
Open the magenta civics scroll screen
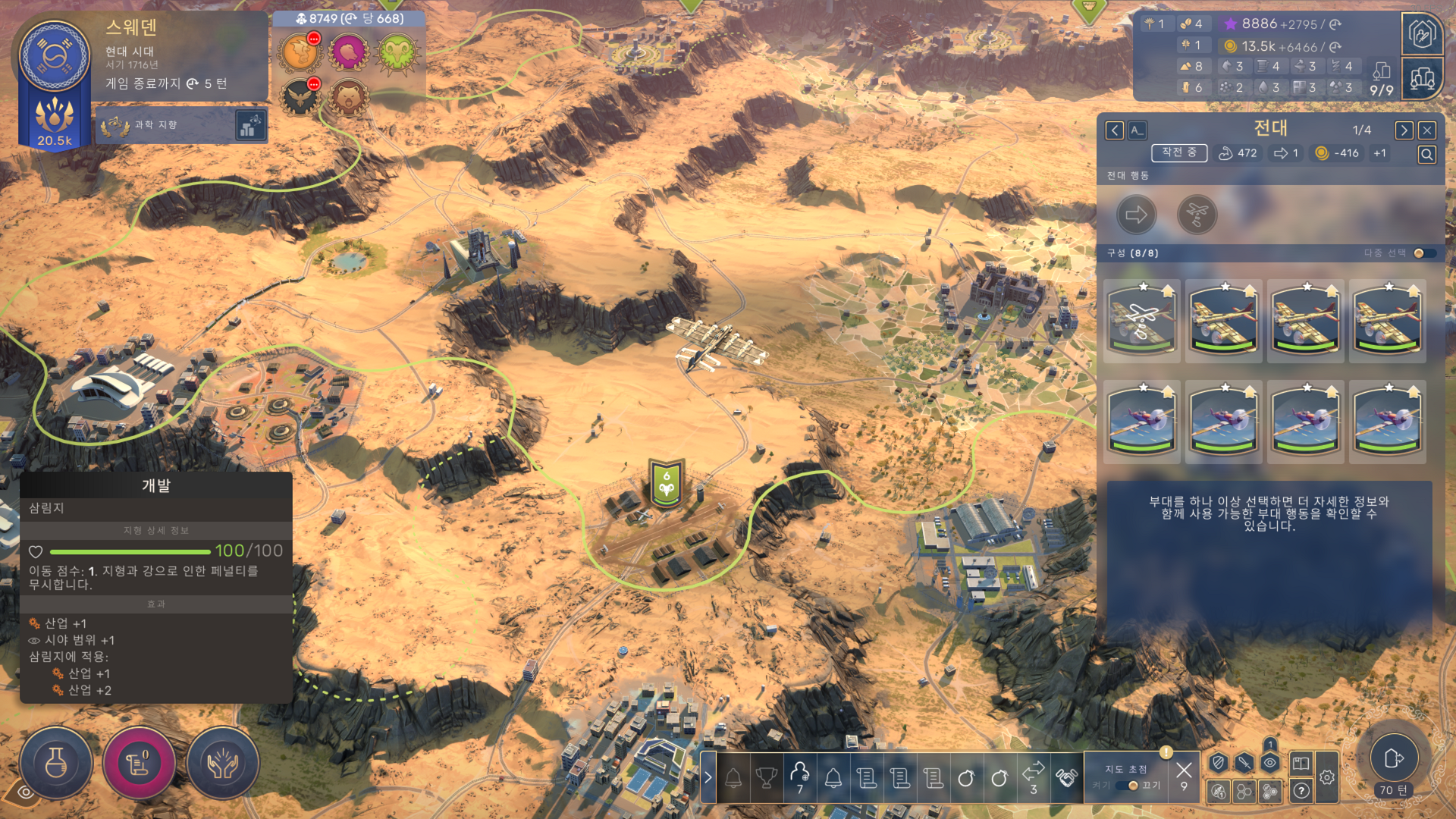tap(139, 763)
